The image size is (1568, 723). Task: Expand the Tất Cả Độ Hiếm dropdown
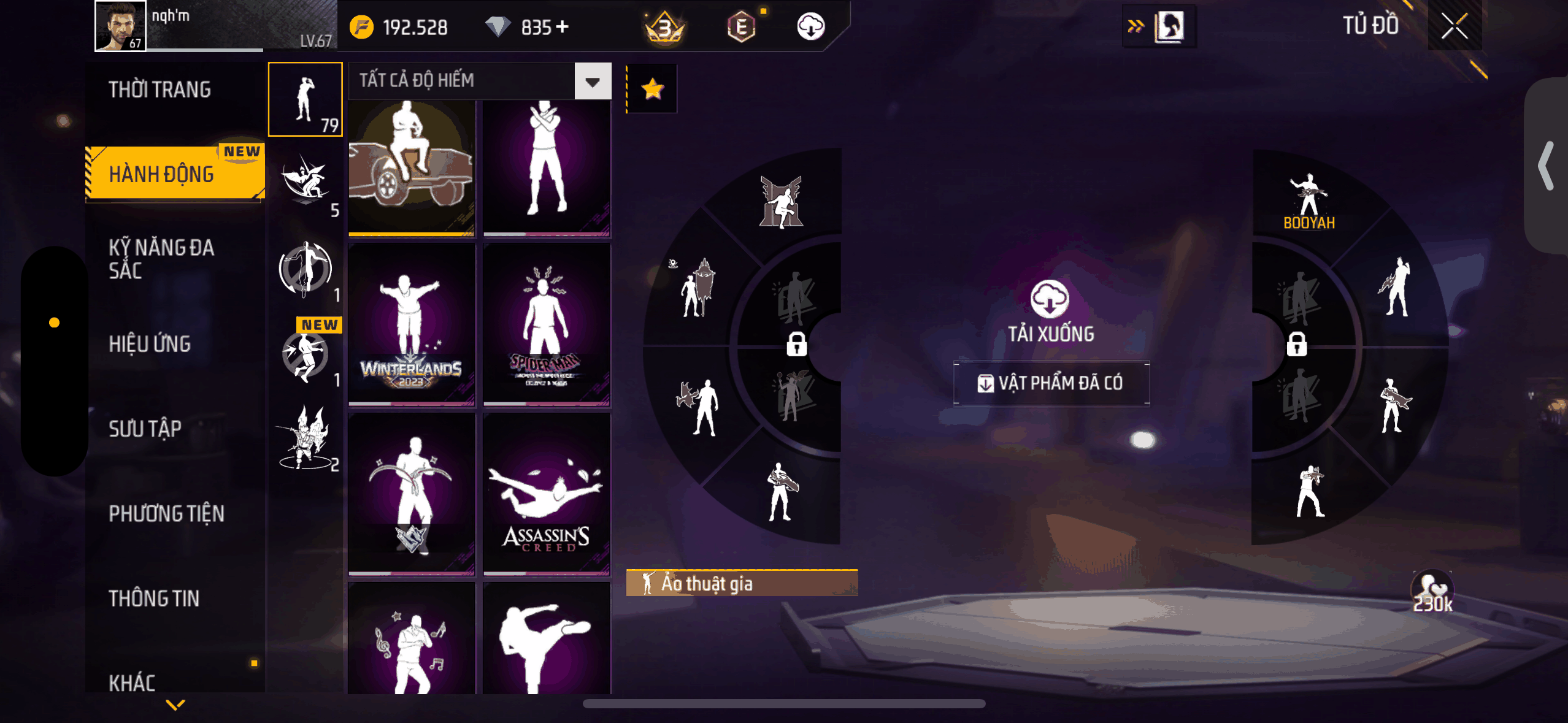coord(592,82)
